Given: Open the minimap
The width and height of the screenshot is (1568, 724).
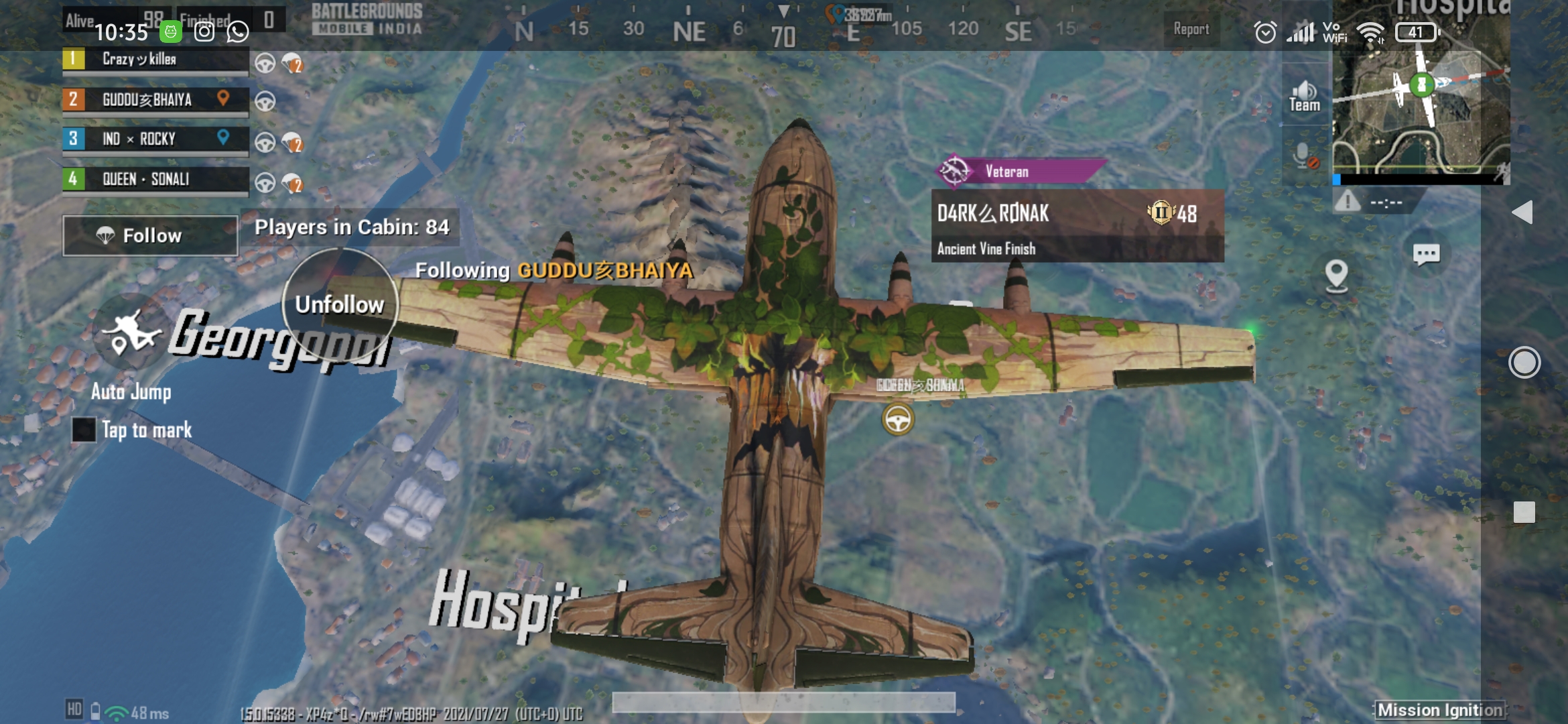Looking at the screenshot, I should point(1421,94).
